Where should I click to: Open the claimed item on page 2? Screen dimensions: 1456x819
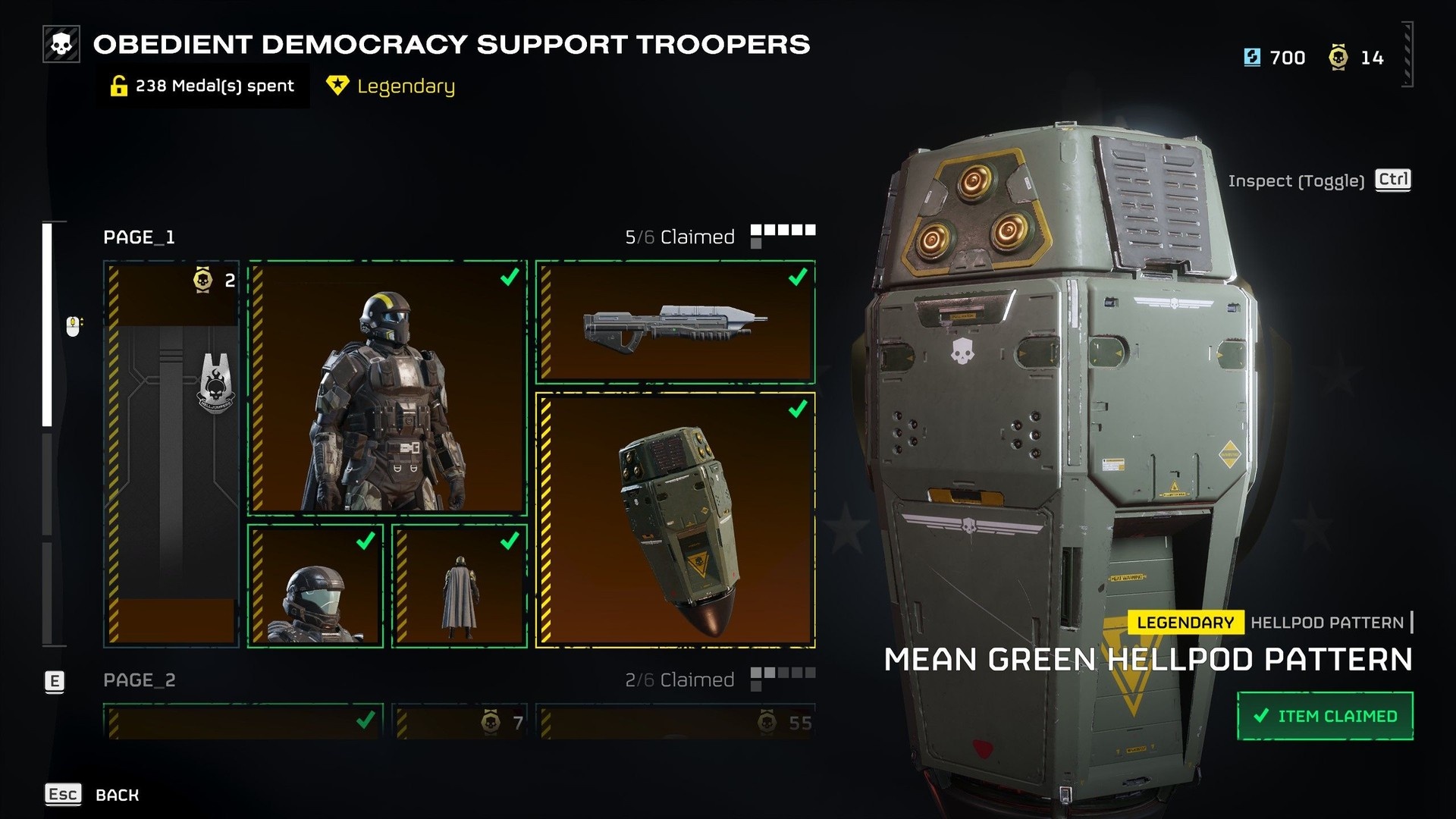[x=243, y=723]
